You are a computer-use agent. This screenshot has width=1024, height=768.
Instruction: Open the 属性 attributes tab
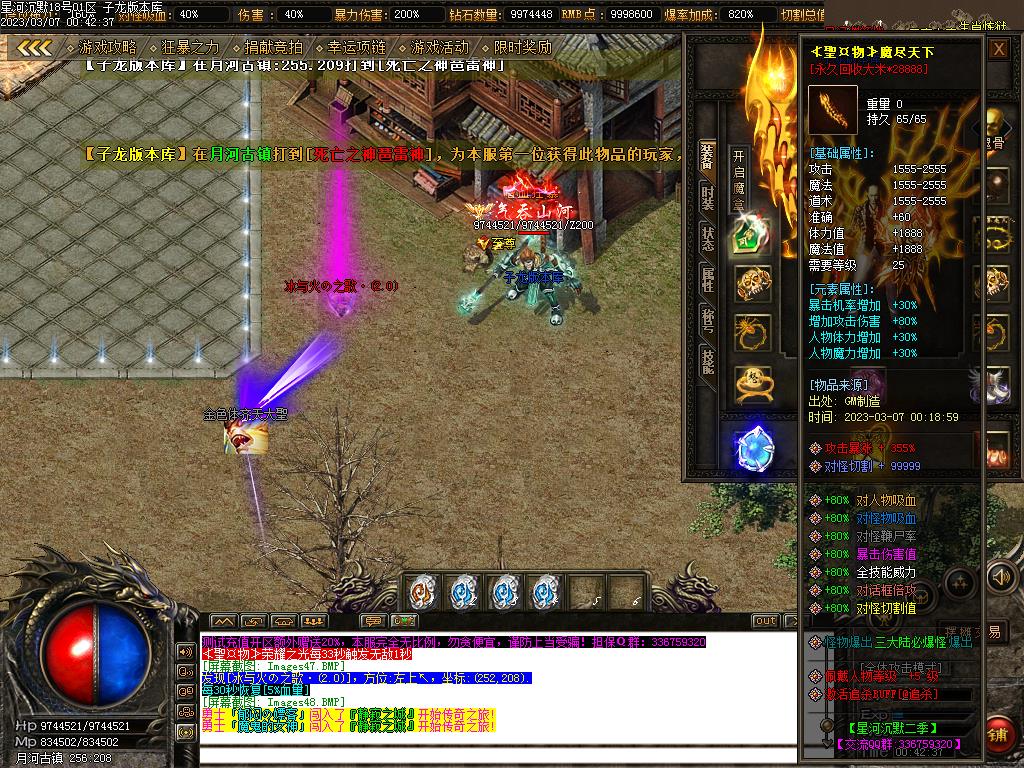707,279
